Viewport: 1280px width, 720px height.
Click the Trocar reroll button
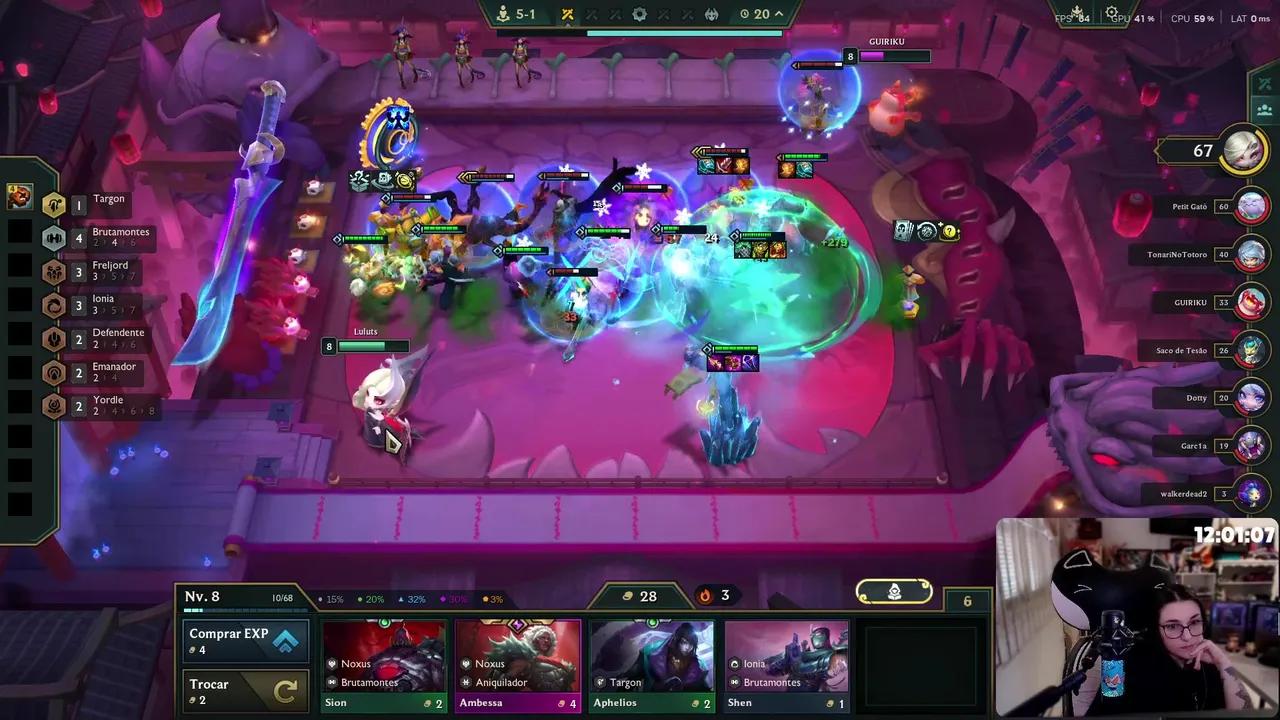click(245, 690)
